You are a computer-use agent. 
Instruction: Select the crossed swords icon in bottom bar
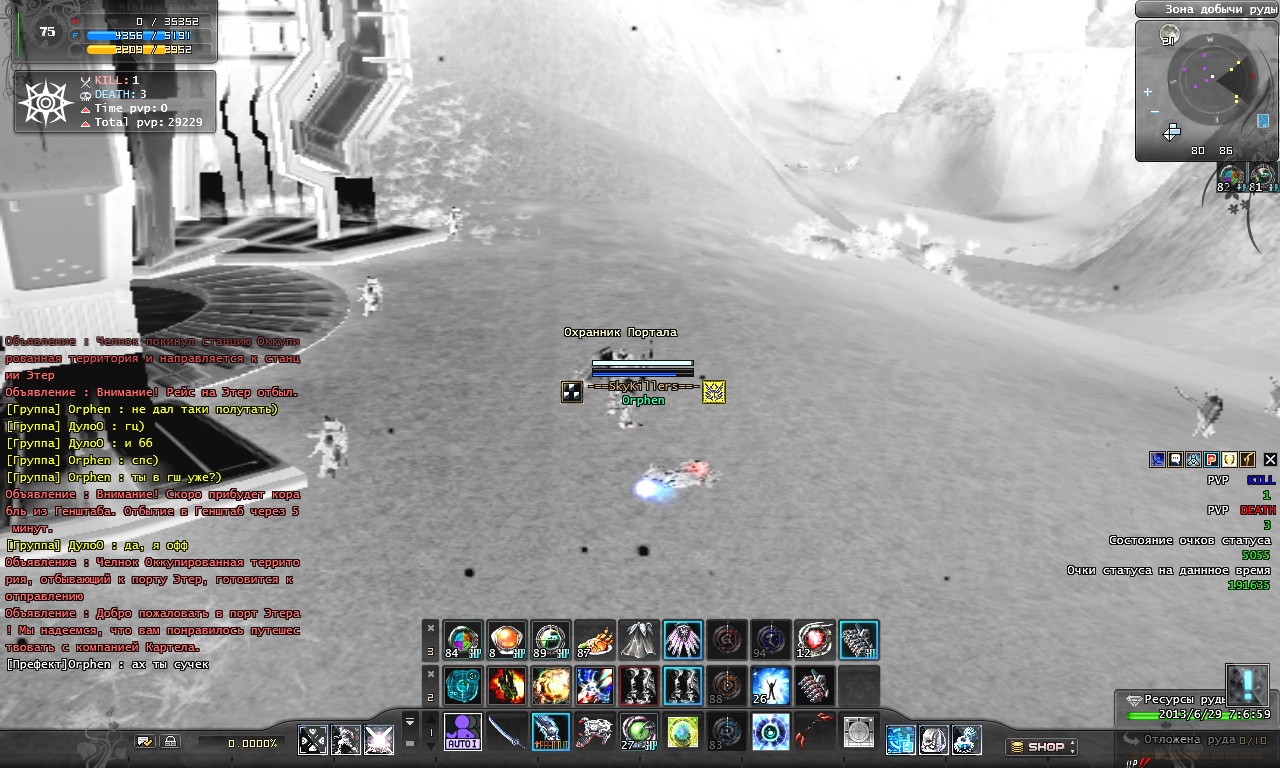pyautogui.click(x=313, y=740)
